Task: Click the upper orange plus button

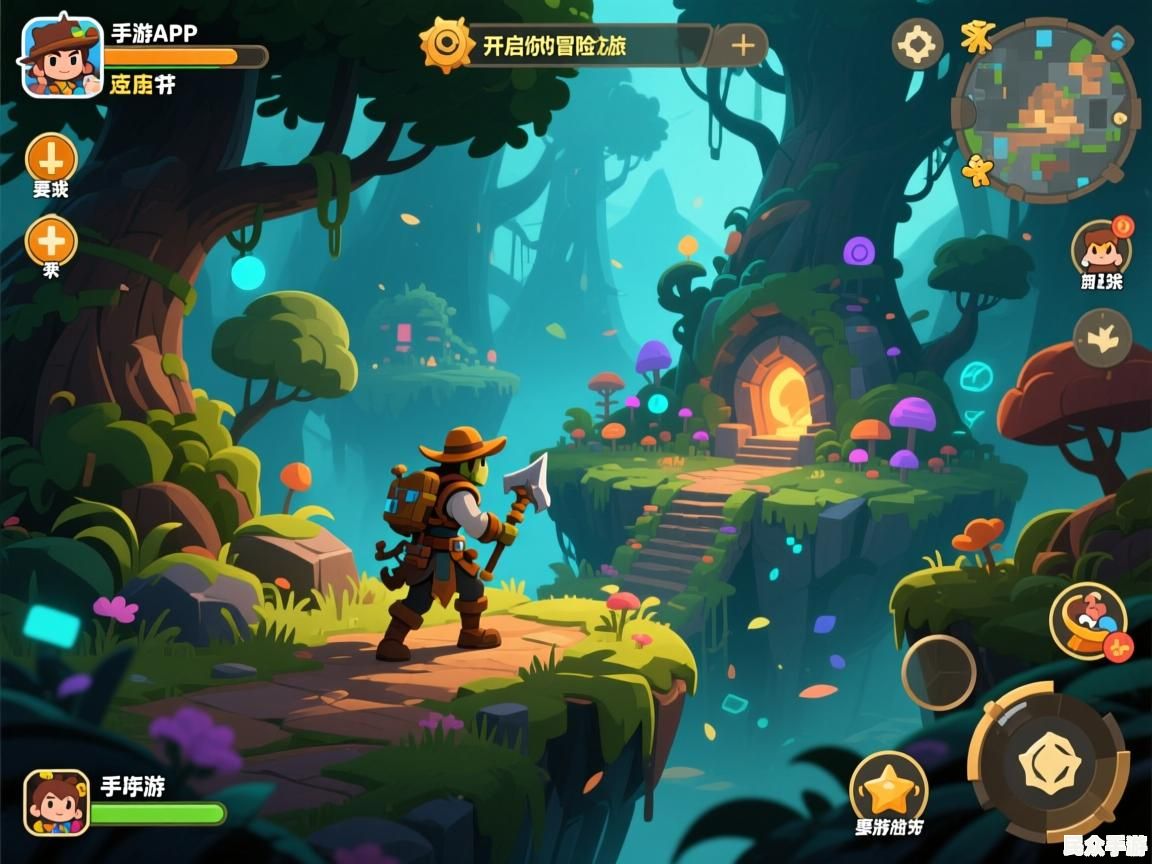Action: pyautogui.click(x=51, y=157)
